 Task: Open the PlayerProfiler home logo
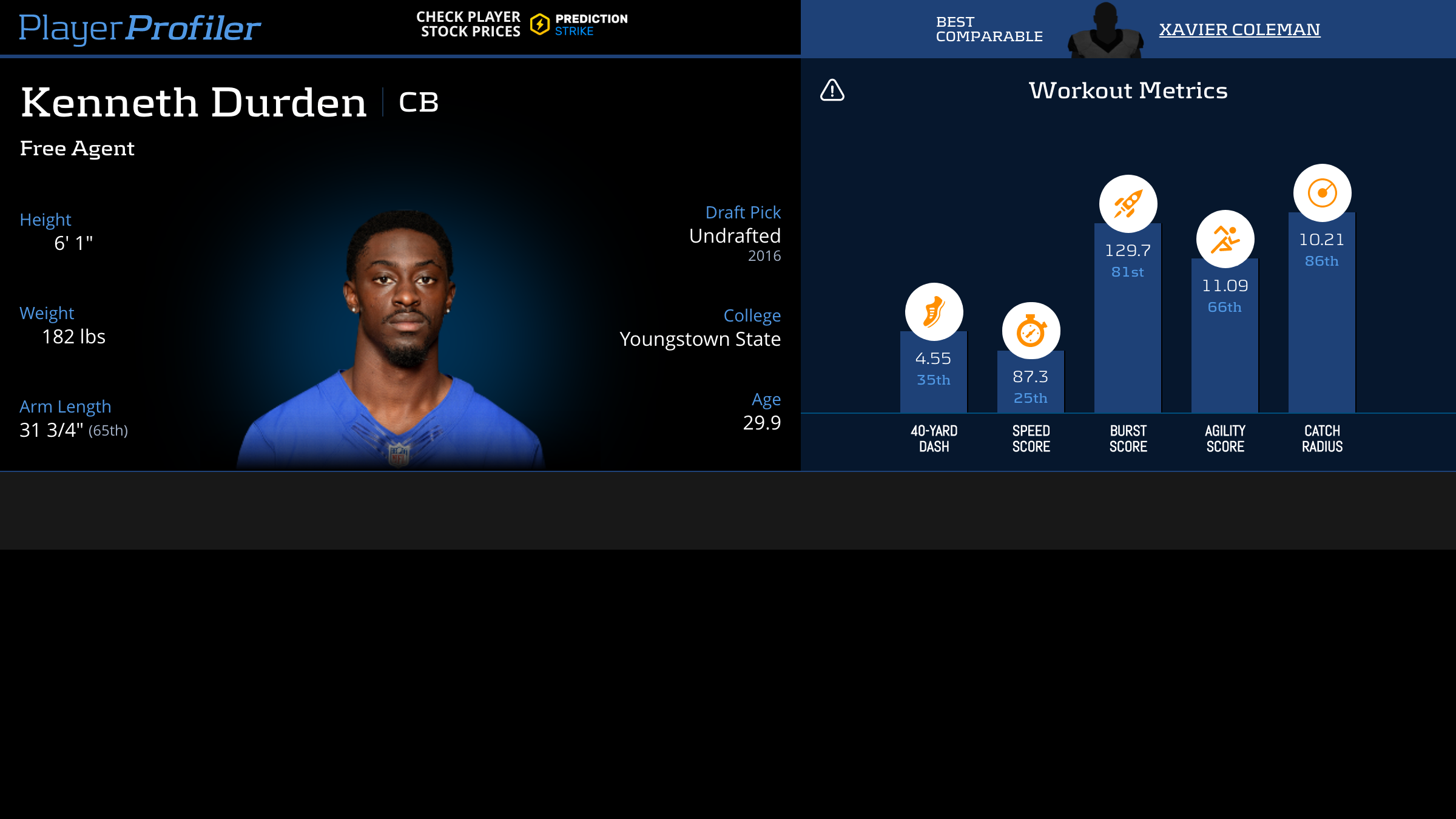(140, 28)
